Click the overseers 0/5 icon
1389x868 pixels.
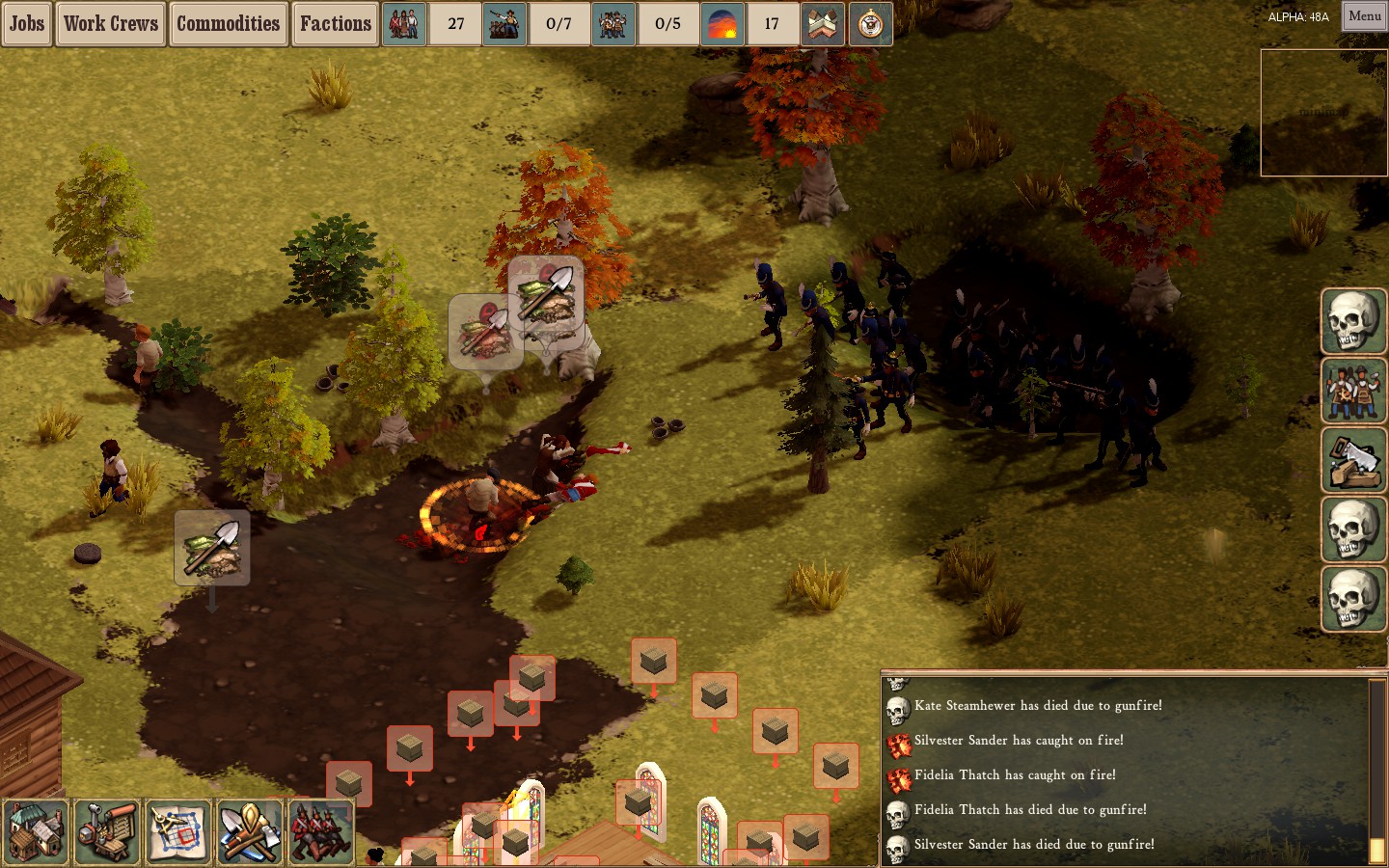(x=613, y=24)
